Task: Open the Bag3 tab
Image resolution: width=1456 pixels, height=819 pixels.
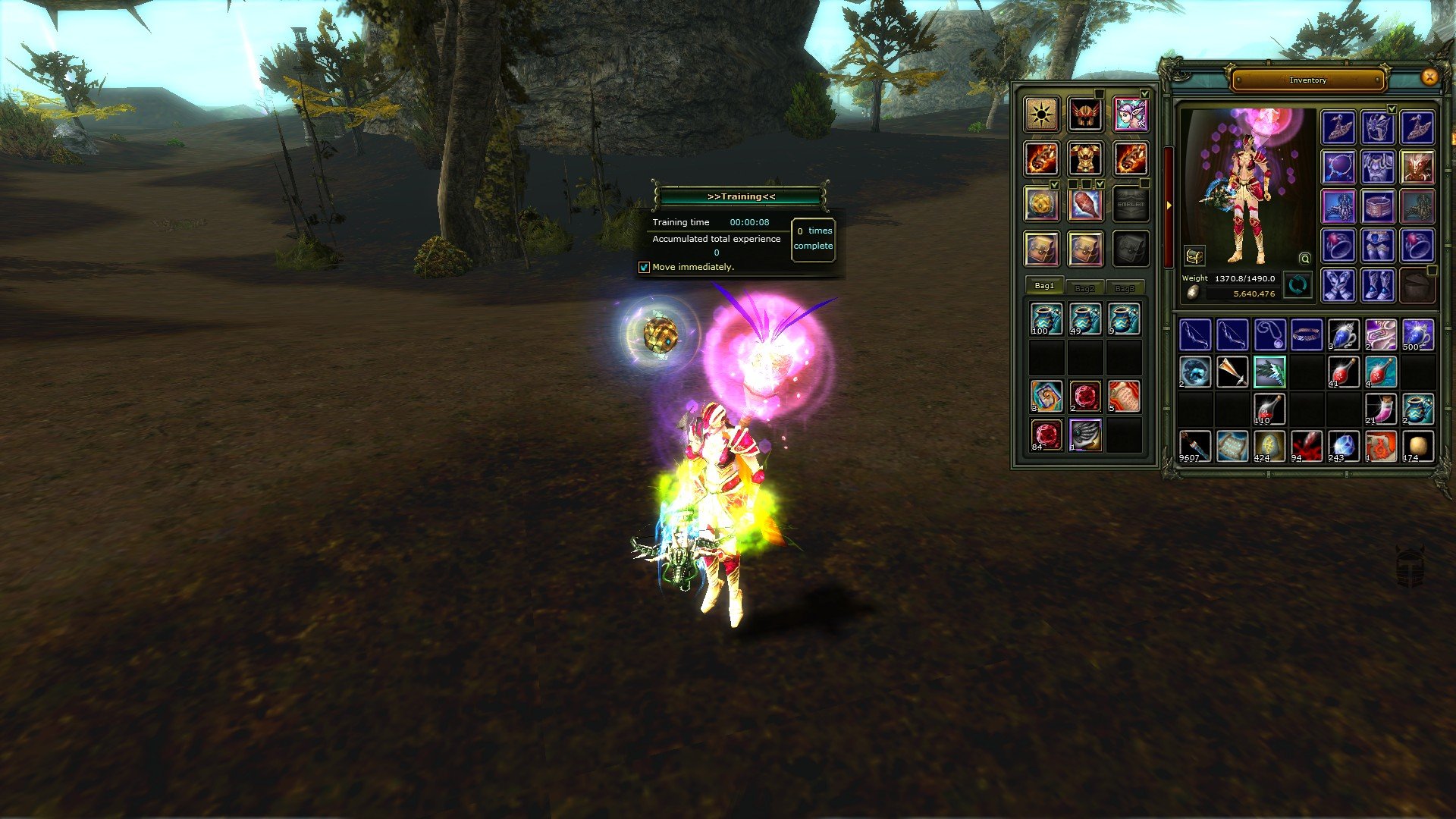Action: [1125, 287]
